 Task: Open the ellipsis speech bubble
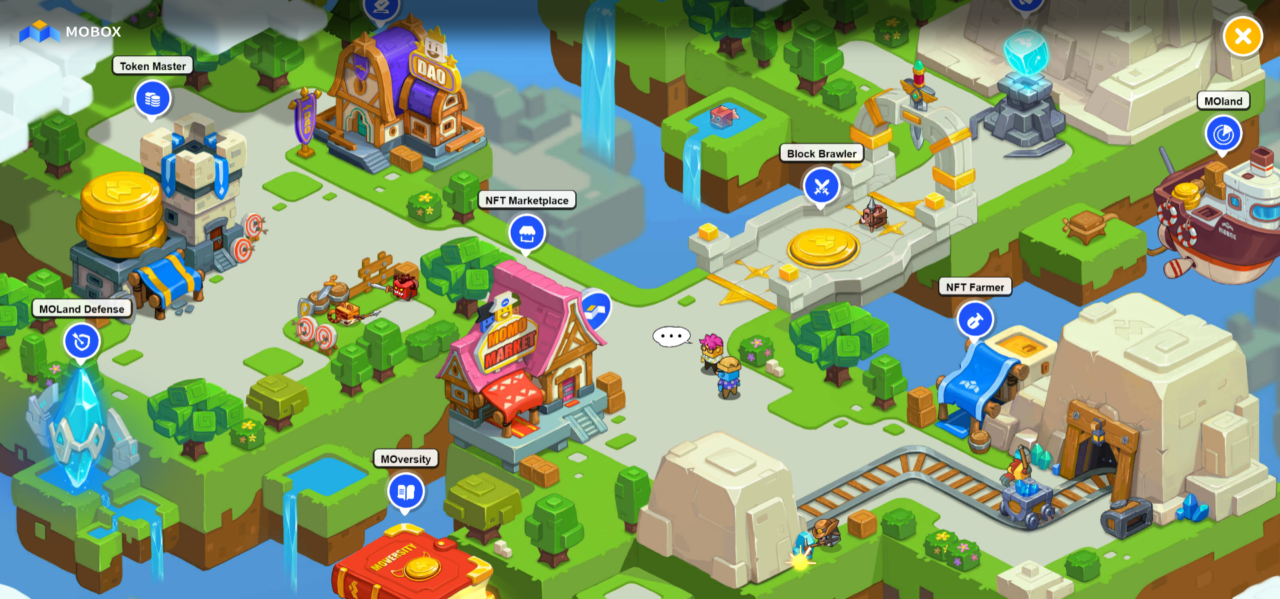pyautogui.click(x=671, y=336)
